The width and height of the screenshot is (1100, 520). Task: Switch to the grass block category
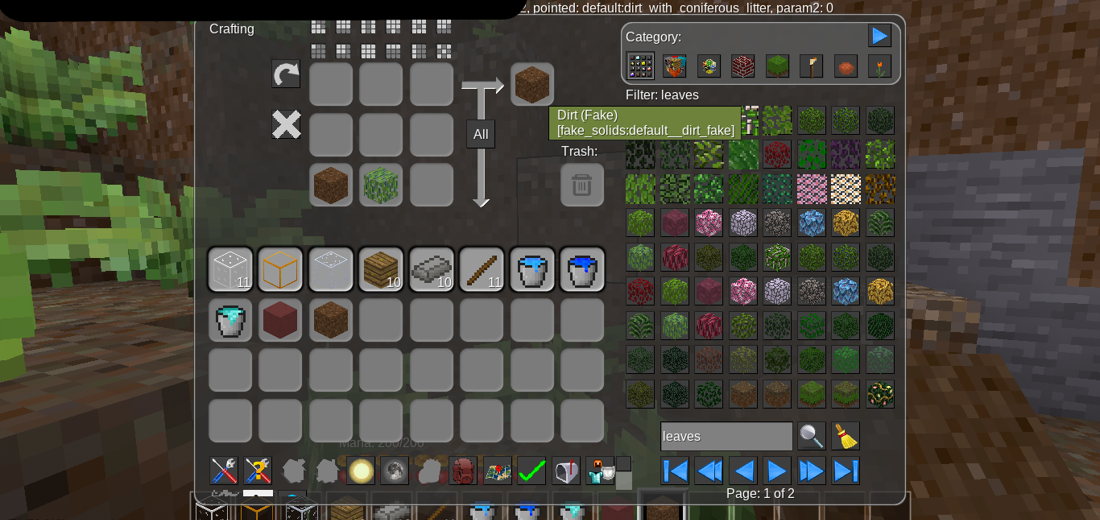coord(777,66)
